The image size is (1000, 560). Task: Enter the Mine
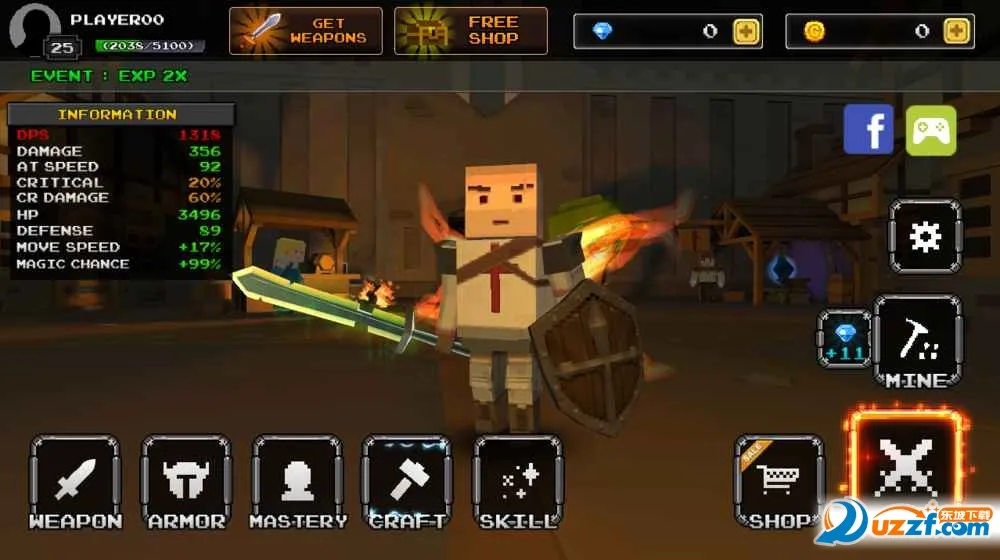click(917, 342)
